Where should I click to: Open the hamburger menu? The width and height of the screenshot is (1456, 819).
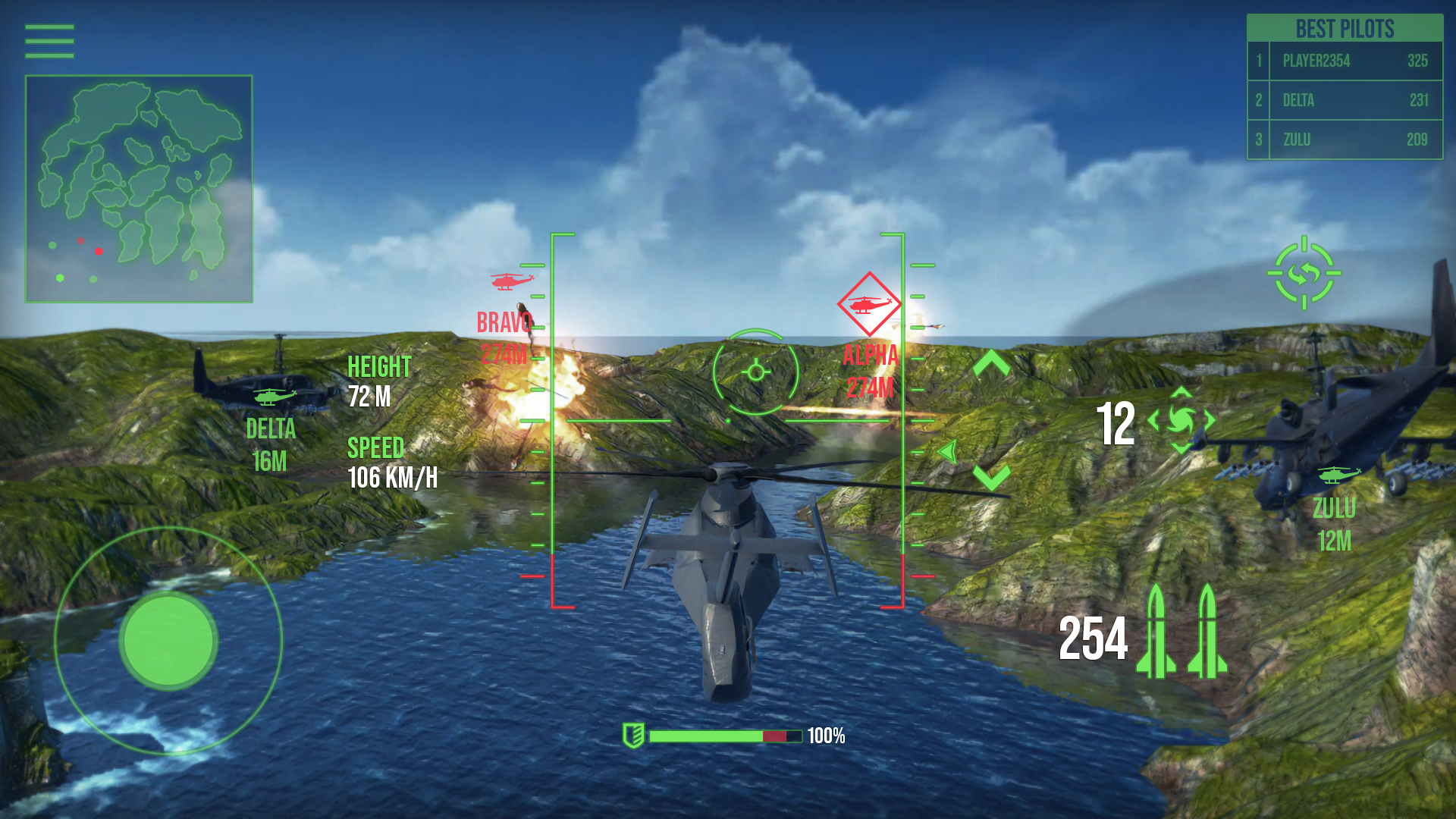[49, 40]
